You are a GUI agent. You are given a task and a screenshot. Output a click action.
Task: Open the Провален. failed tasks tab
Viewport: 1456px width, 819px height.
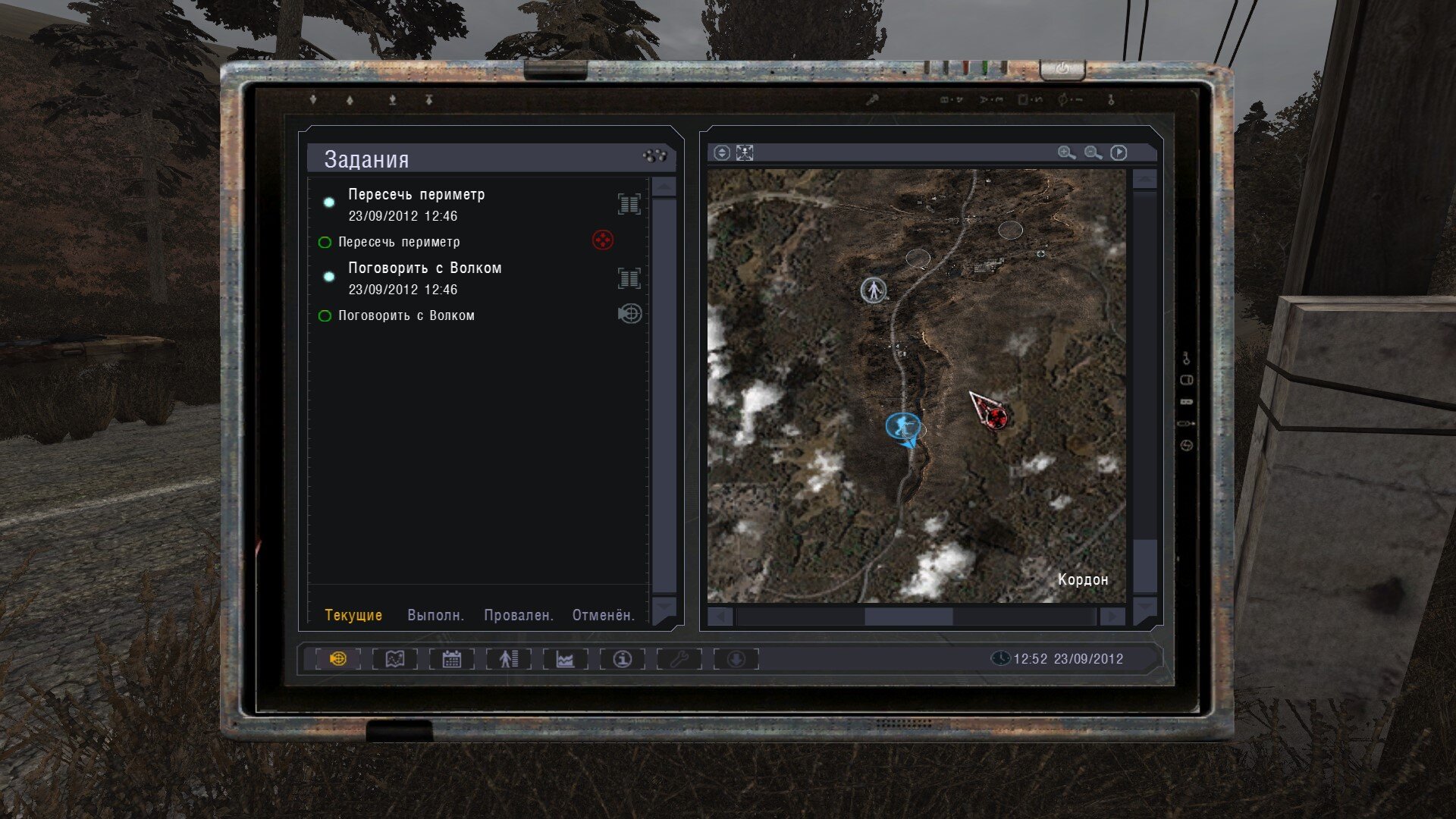click(x=519, y=615)
